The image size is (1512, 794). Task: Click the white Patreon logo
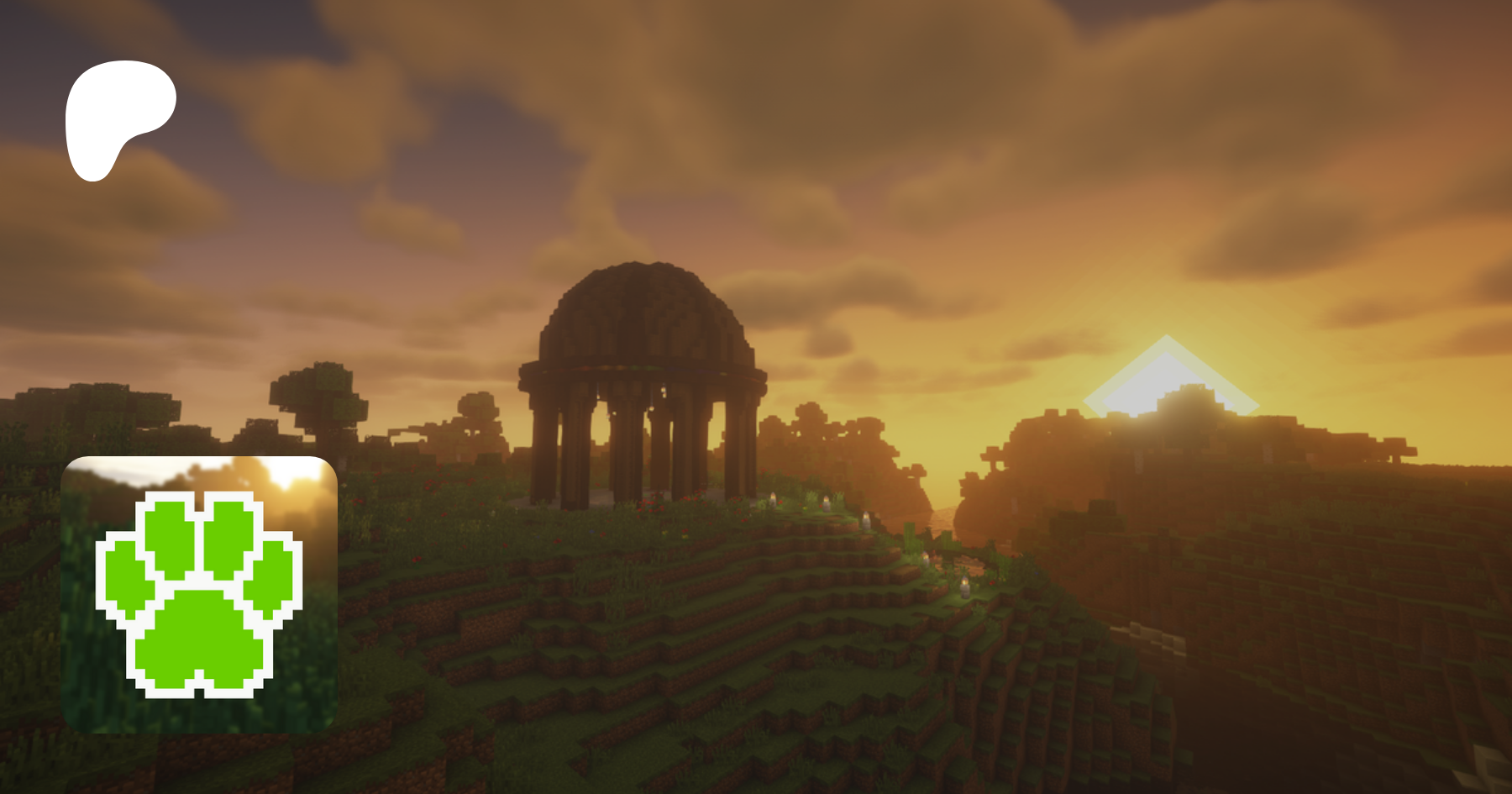click(118, 118)
